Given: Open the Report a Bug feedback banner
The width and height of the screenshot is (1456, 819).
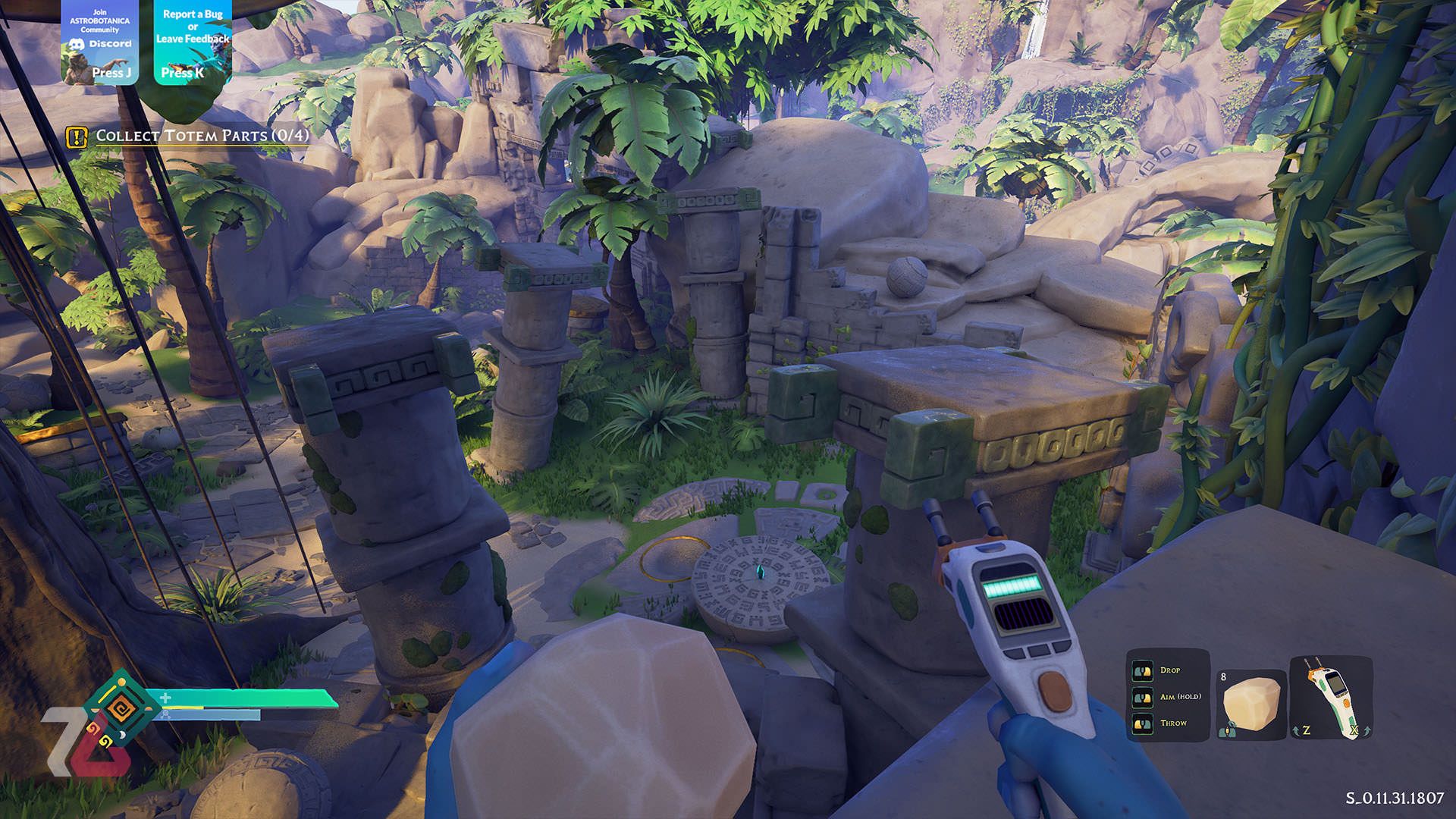Looking at the screenshot, I should [x=193, y=42].
